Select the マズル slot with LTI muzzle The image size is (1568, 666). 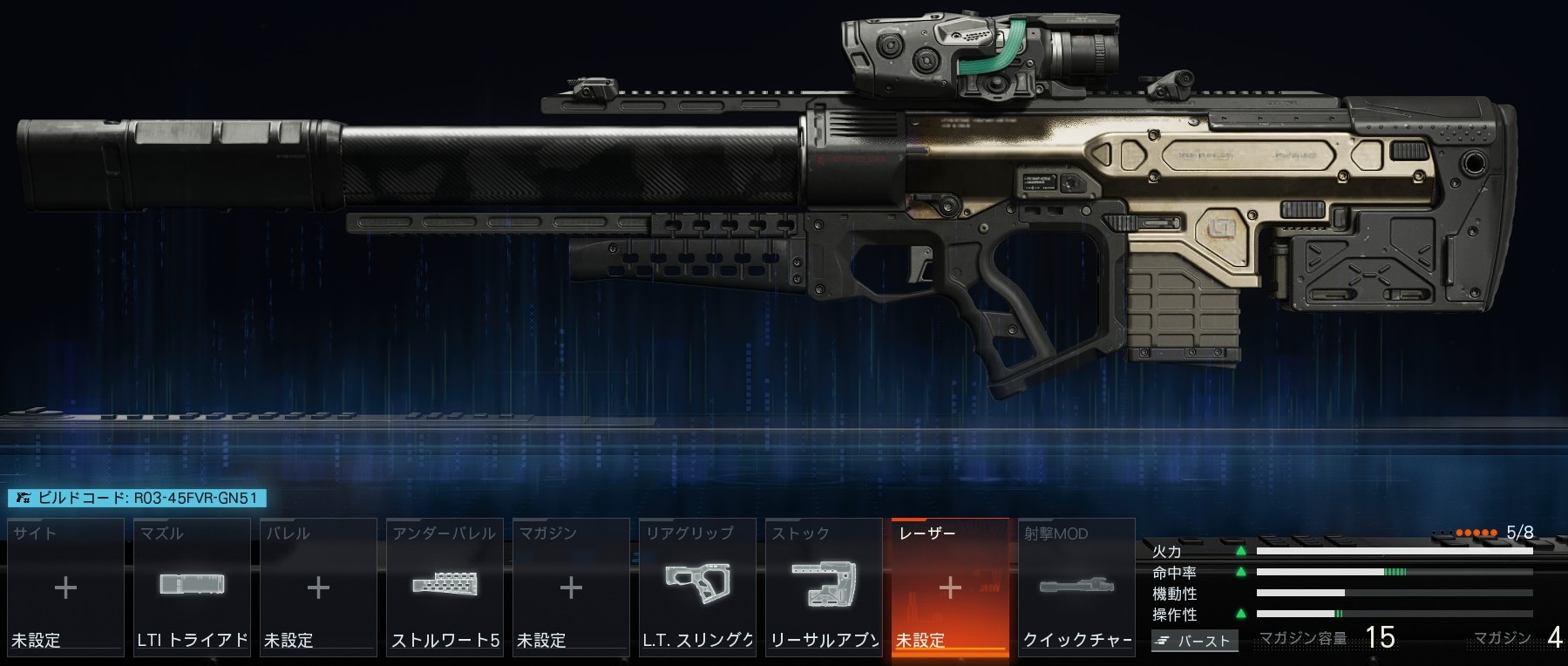click(192, 587)
